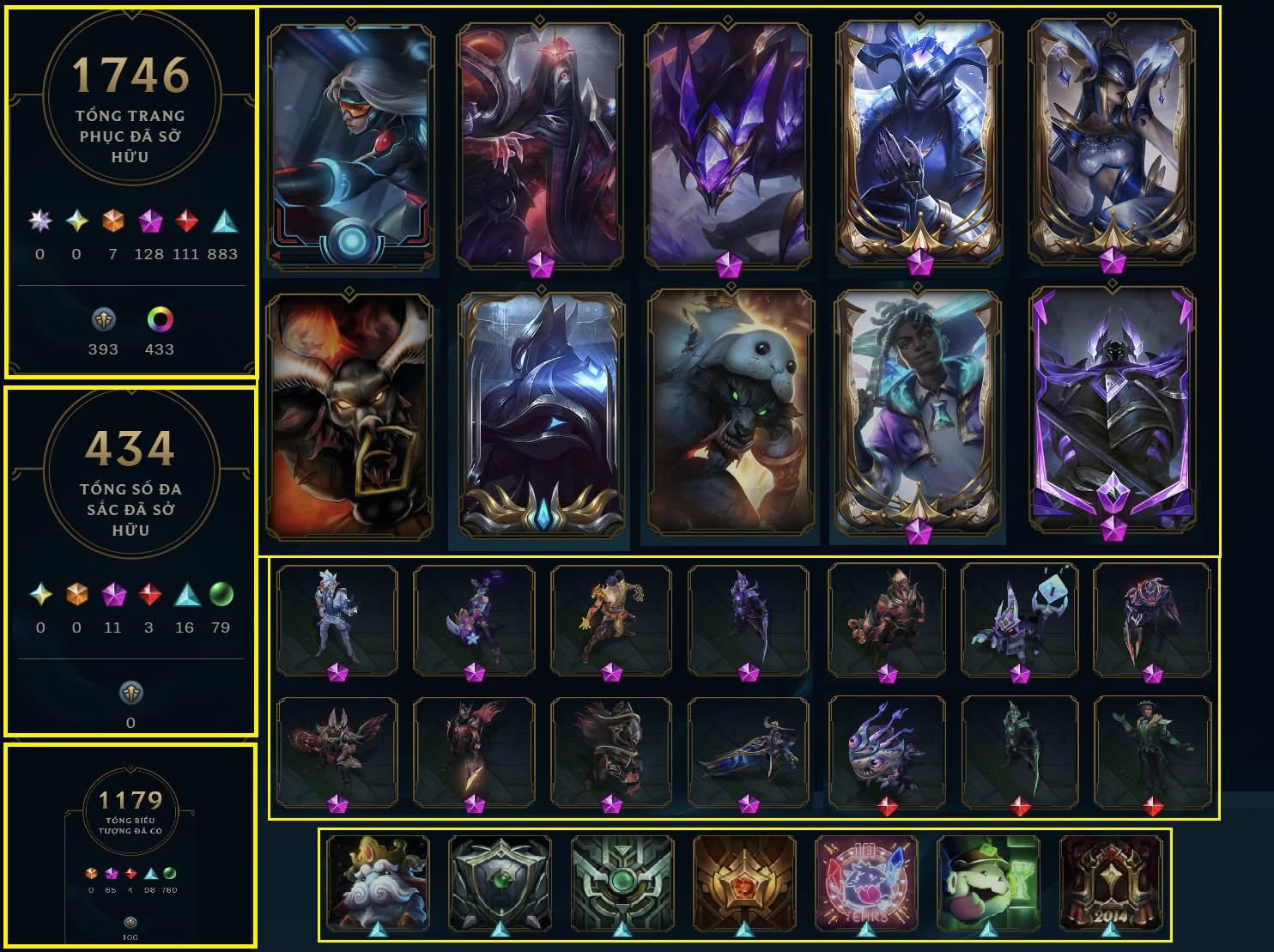The width and height of the screenshot is (1274, 952).
Task: Pick the green-suited character with hat chroma
Action: [1152, 752]
